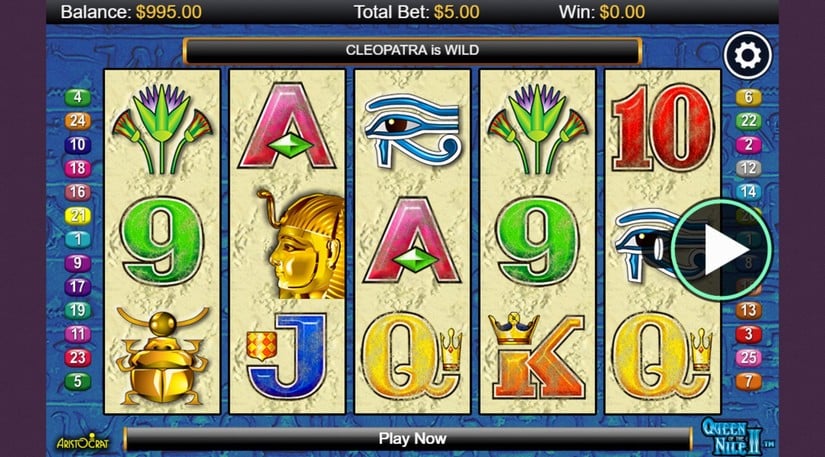Select payline 13 indicator
The width and height of the screenshot is (825, 457).
748,310
